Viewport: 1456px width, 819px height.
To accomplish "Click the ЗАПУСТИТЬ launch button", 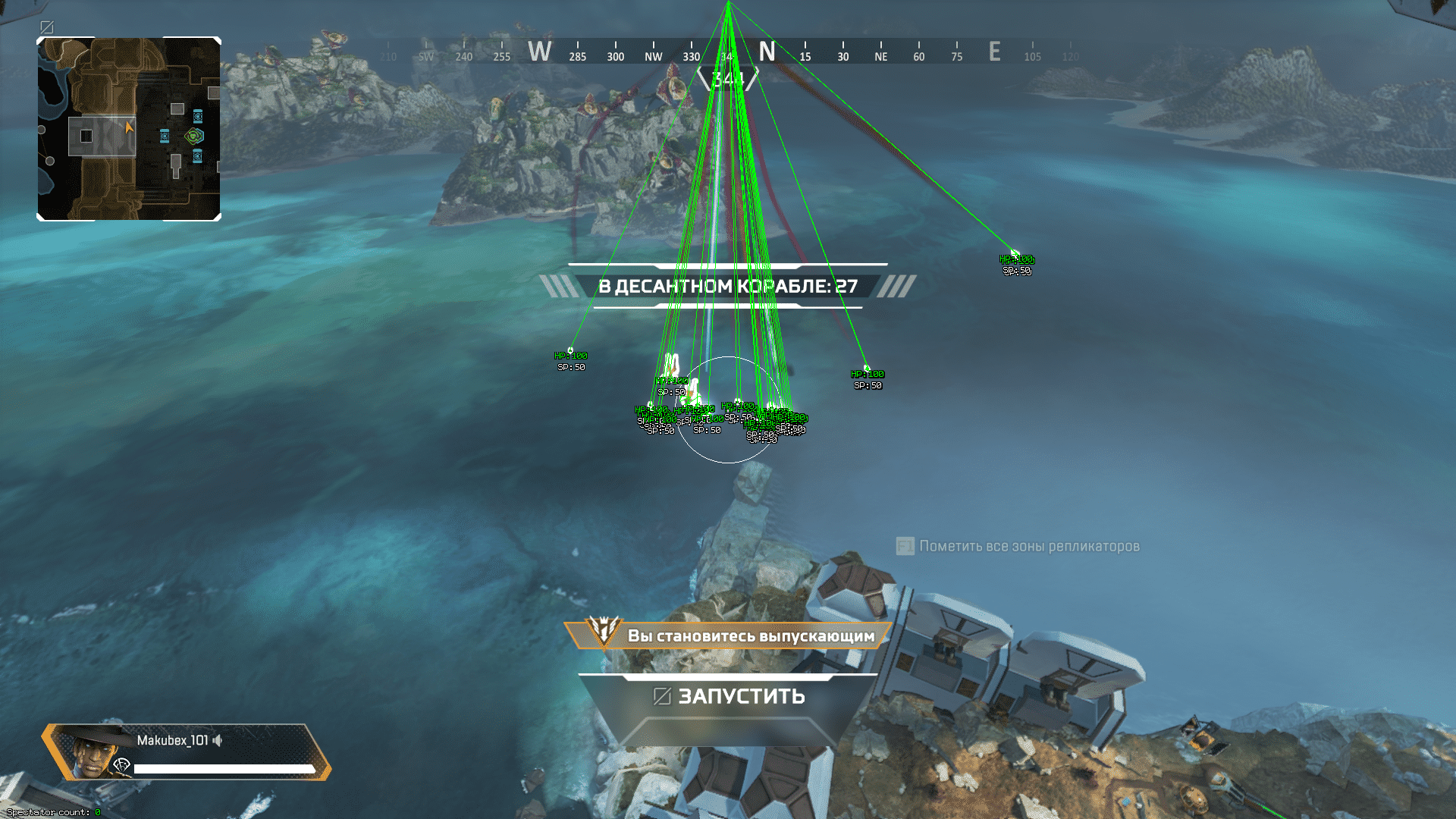I will (729, 696).
